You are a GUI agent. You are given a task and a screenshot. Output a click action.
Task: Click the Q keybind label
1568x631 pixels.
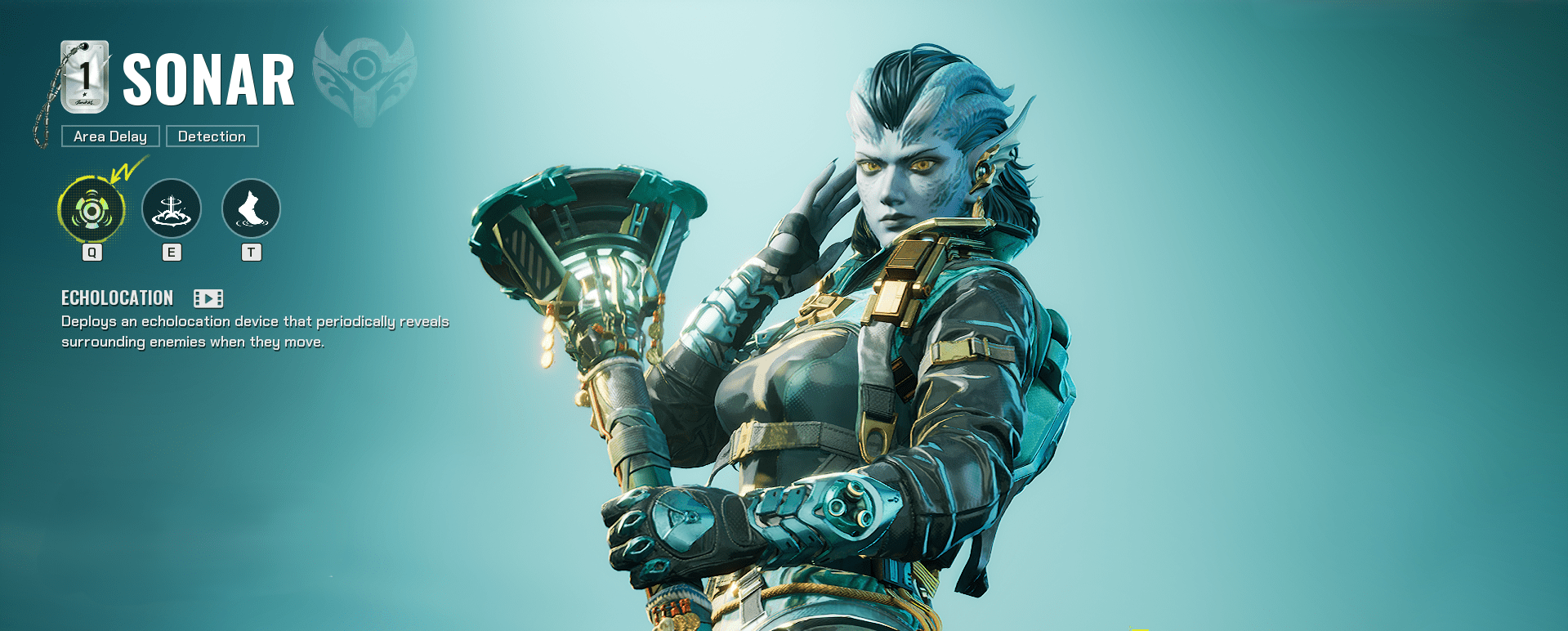coord(92,253)
